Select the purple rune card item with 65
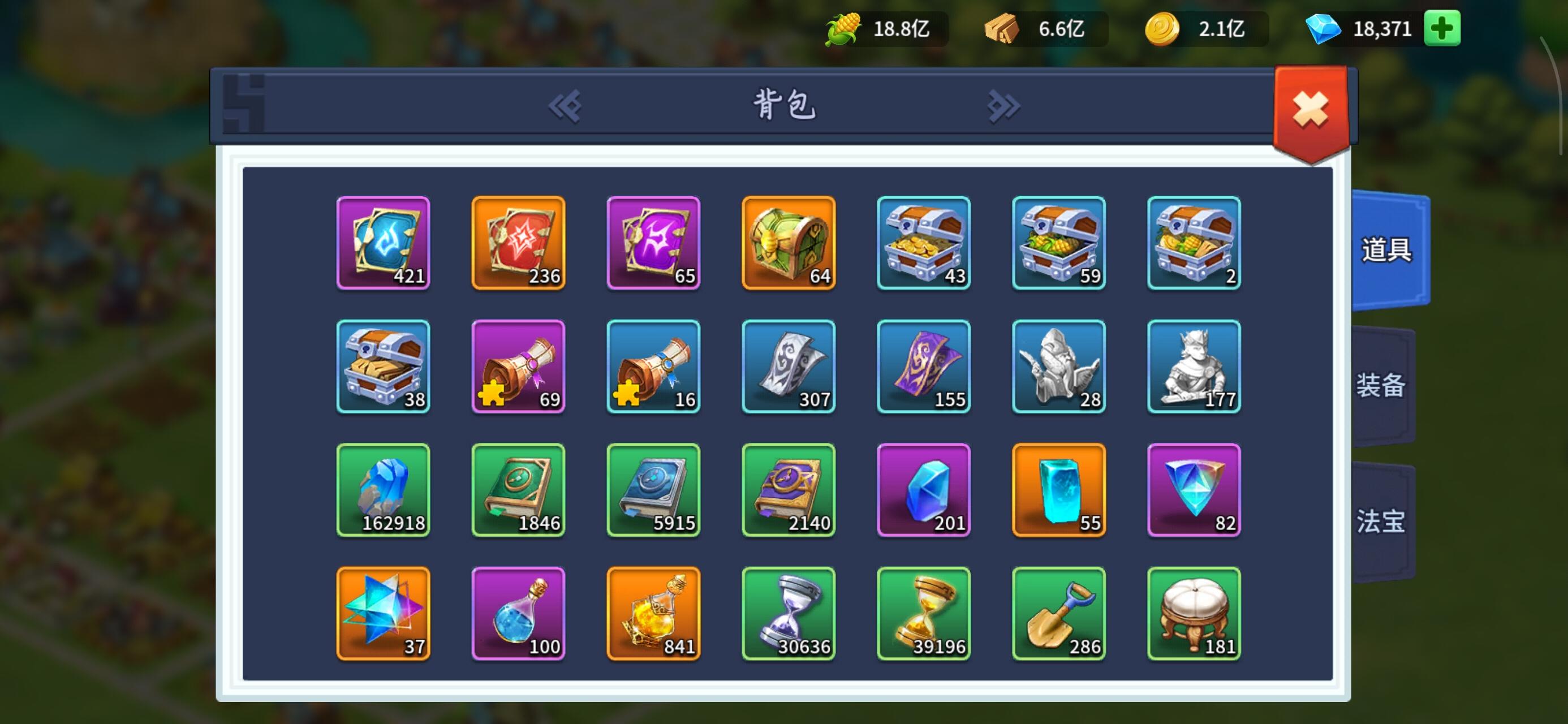Screen dimensions: 1568x724 (653, 244)
